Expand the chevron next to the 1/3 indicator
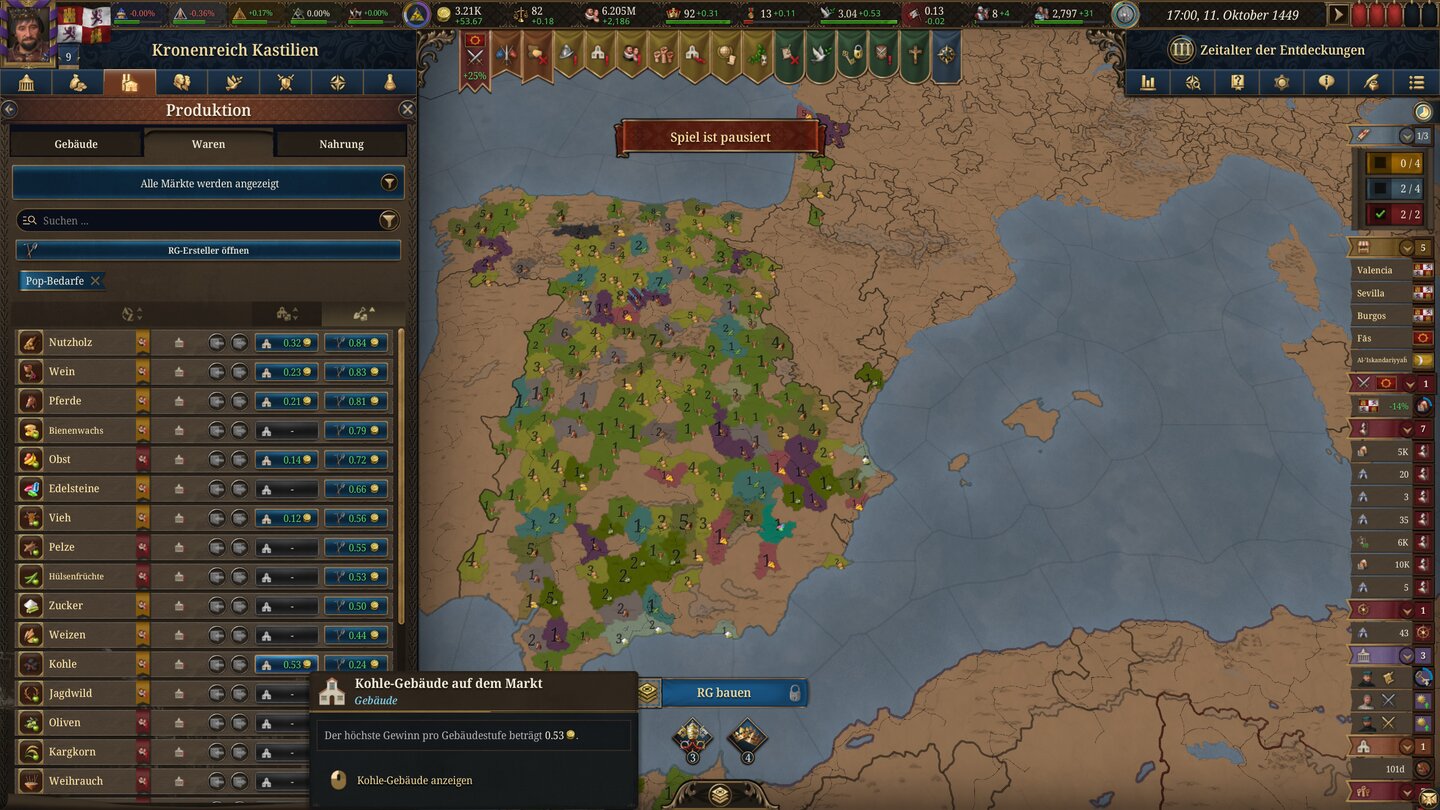Viewport: 1440px width, 810px height. point(1408,136)
